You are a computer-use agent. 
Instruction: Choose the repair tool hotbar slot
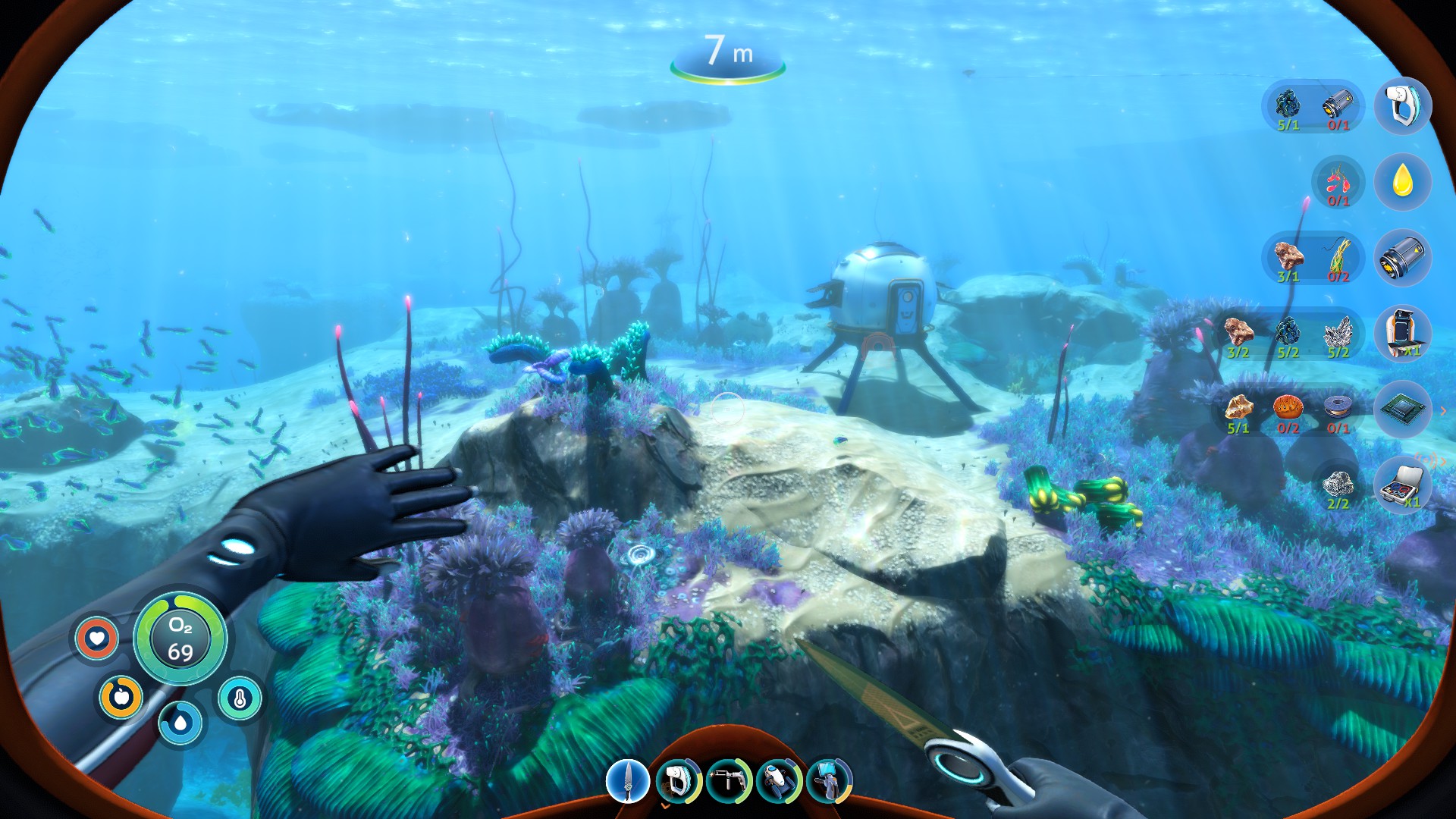point(728,781)
